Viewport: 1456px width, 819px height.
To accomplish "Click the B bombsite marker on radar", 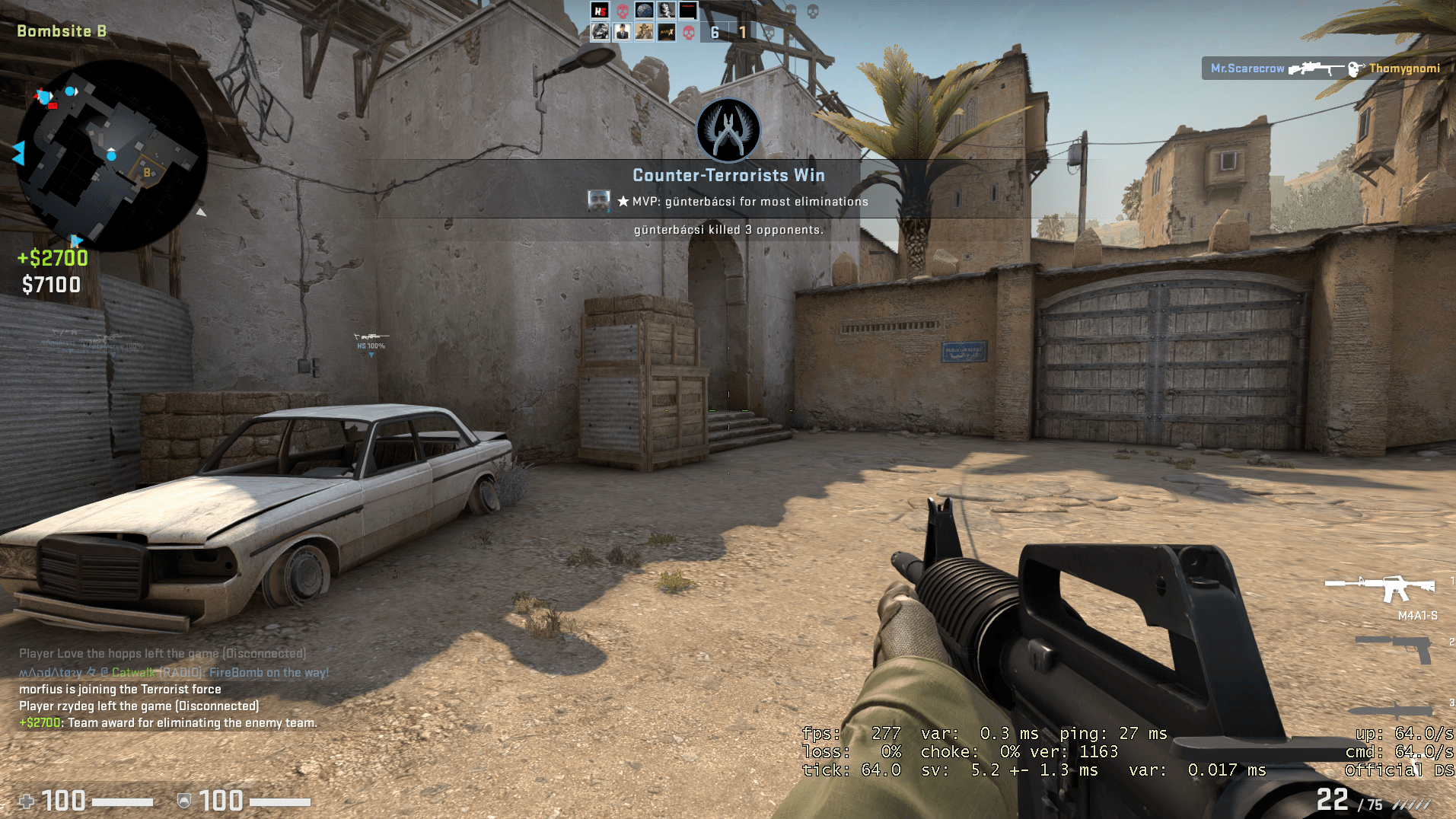I will (147, 173).
